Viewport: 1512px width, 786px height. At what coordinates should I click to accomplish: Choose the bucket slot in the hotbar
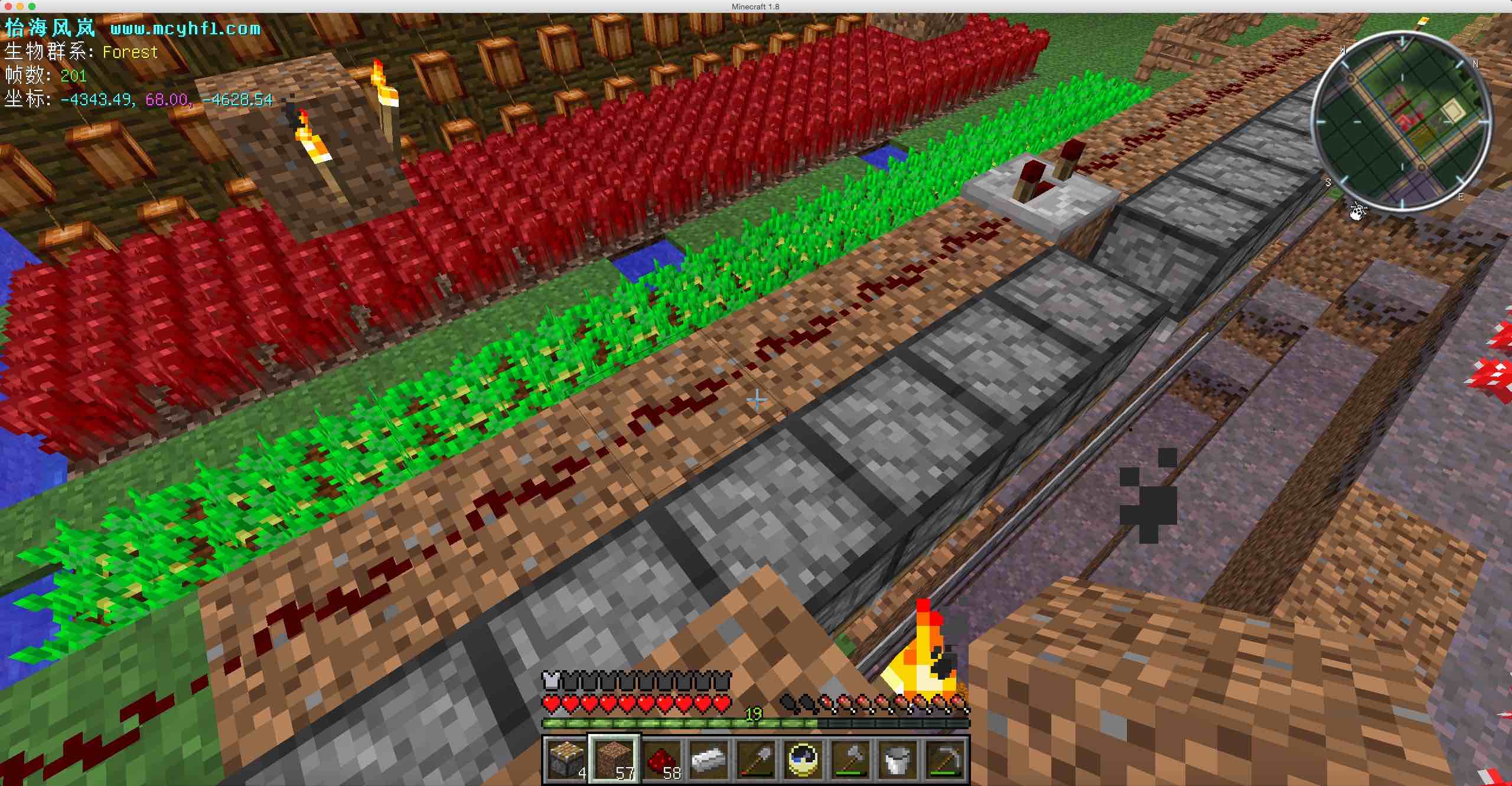897,759
